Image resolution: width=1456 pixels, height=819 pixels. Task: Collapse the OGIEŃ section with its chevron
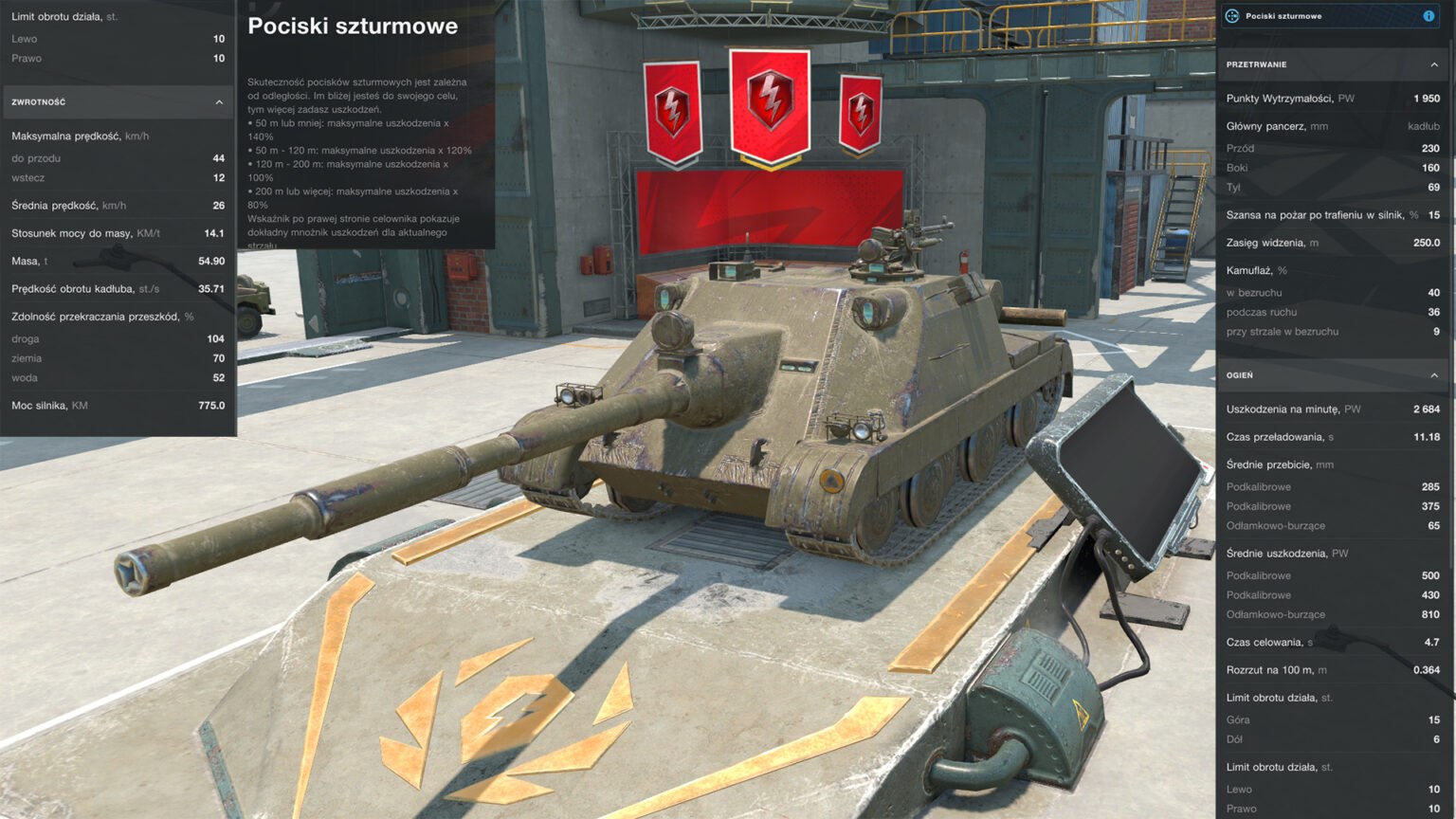pyautogui.click(x=1432, y=375)
